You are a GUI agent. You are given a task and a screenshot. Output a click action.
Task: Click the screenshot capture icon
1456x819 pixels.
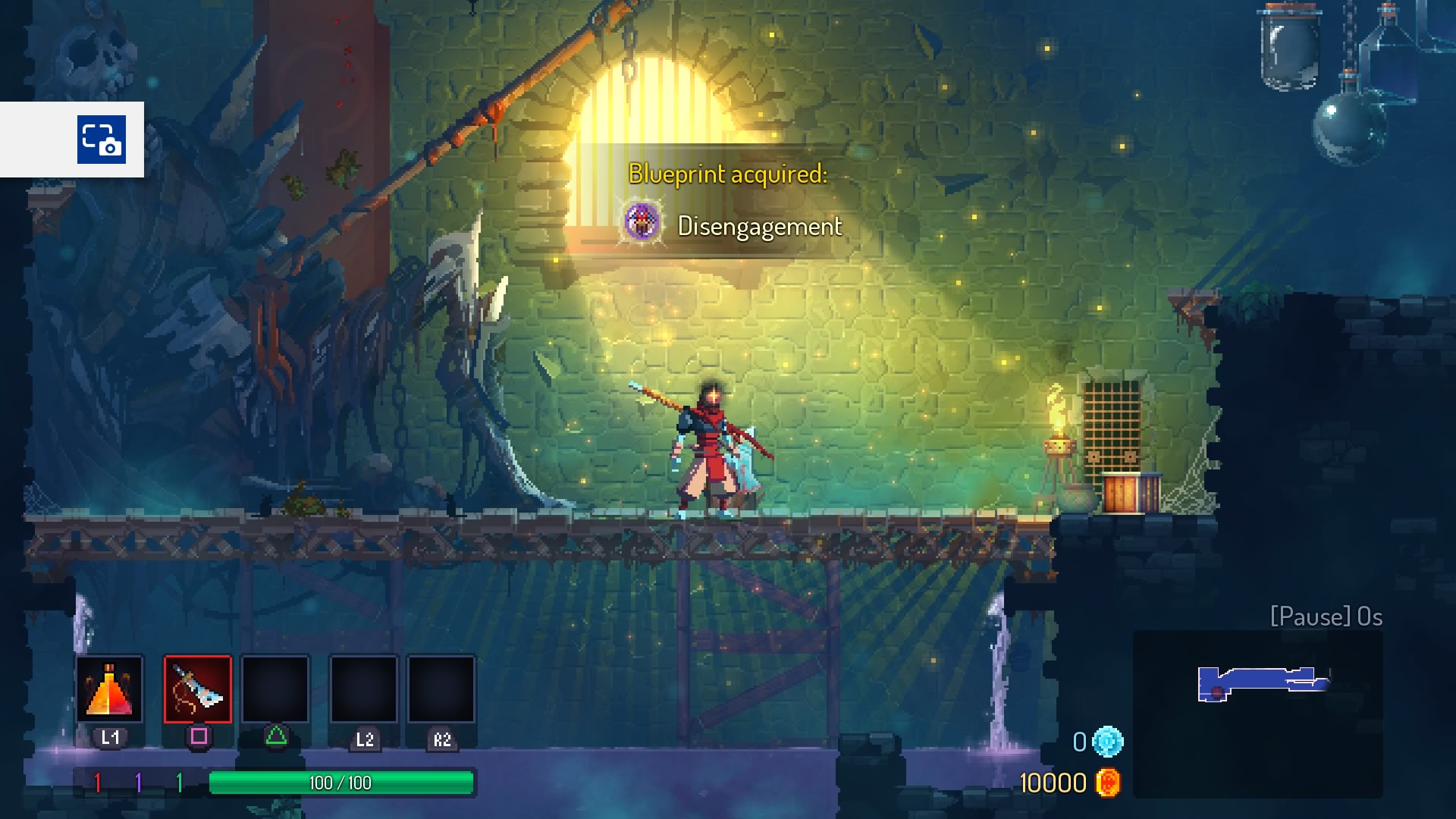point(101,140)
